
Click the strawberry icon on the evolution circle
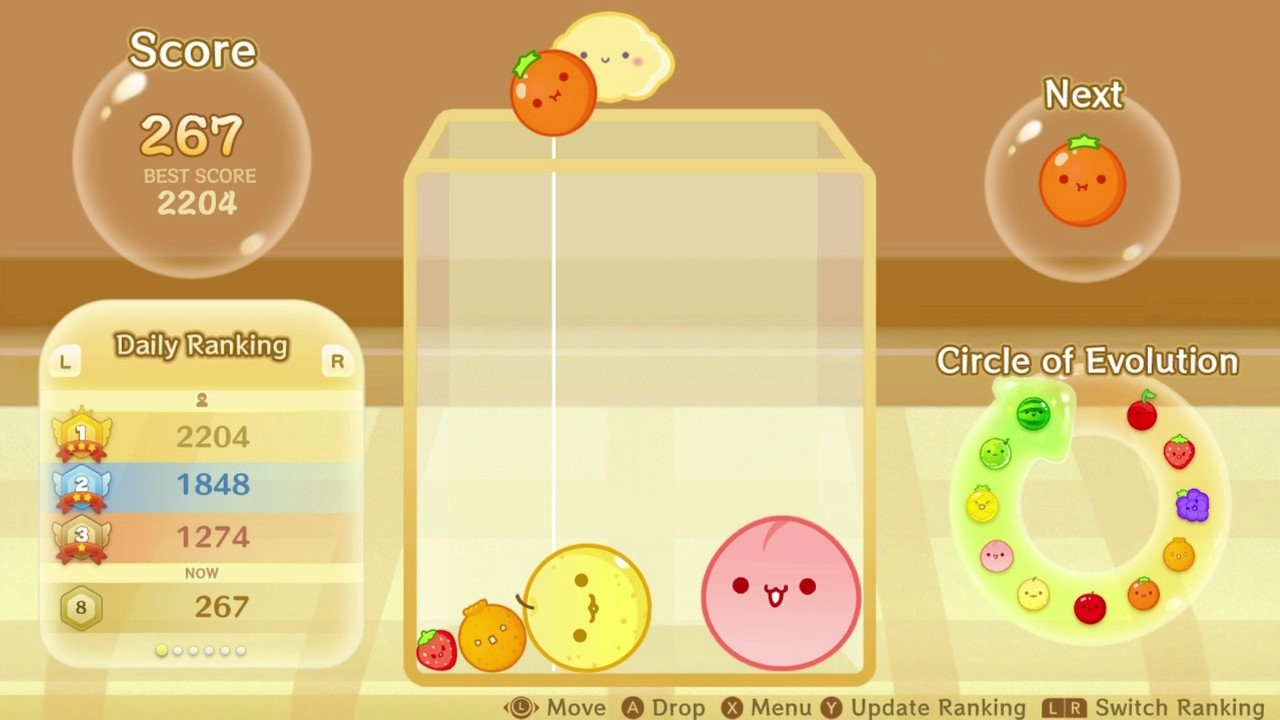click(1180, 451)
